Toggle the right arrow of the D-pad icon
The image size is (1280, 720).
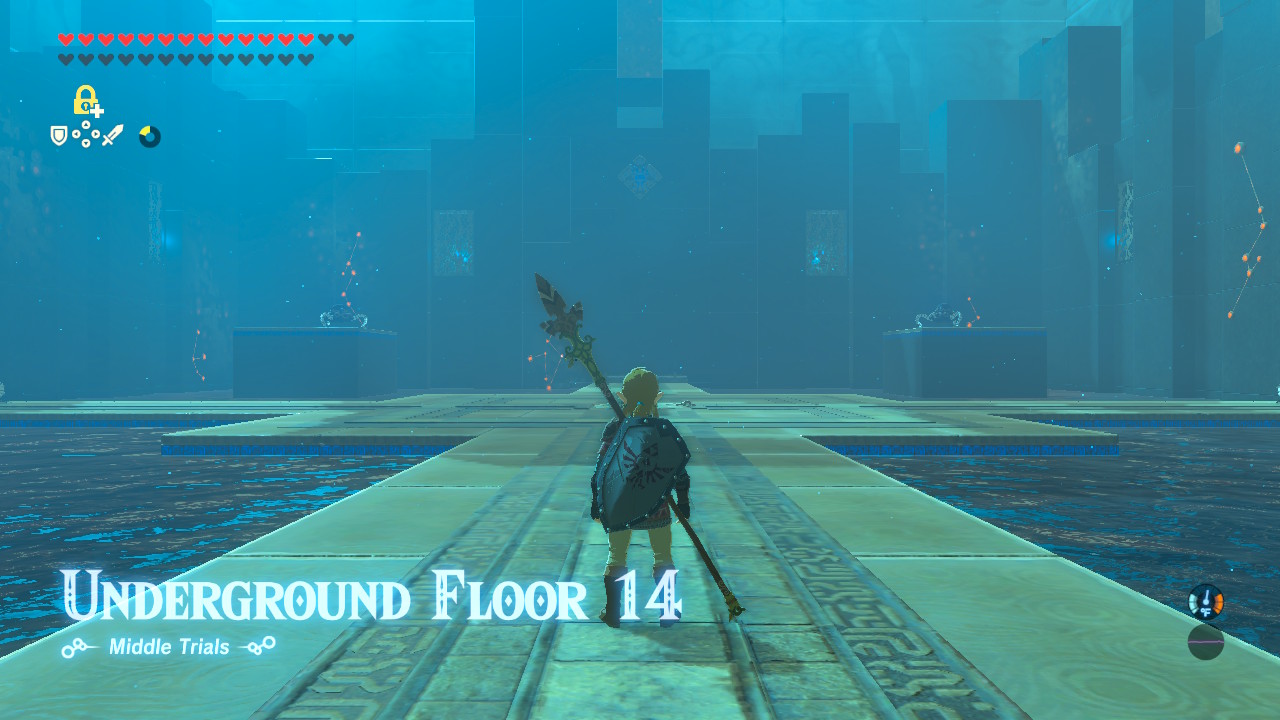point(96,134)
